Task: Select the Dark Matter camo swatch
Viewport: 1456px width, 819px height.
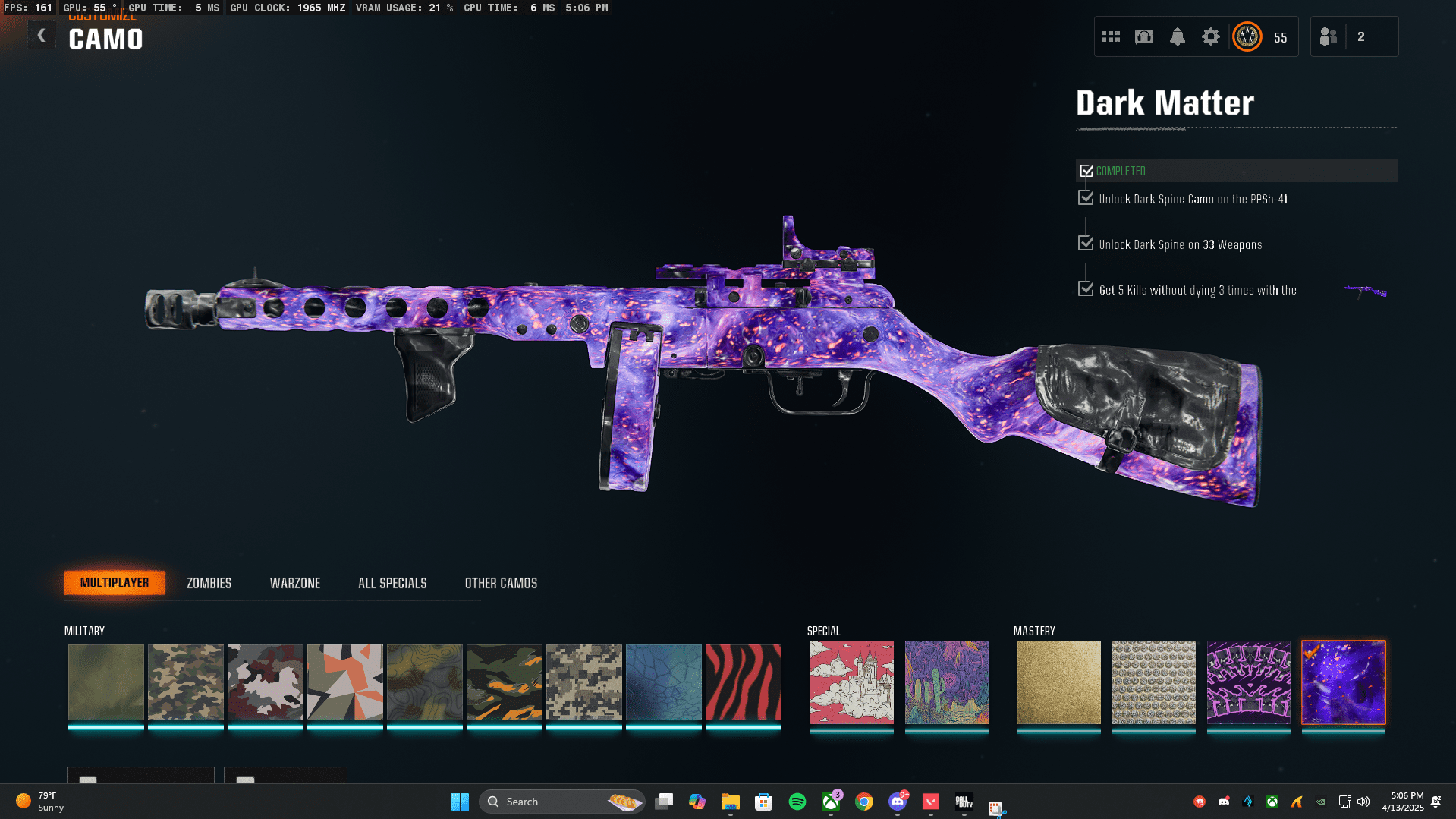Action: 1343,682
